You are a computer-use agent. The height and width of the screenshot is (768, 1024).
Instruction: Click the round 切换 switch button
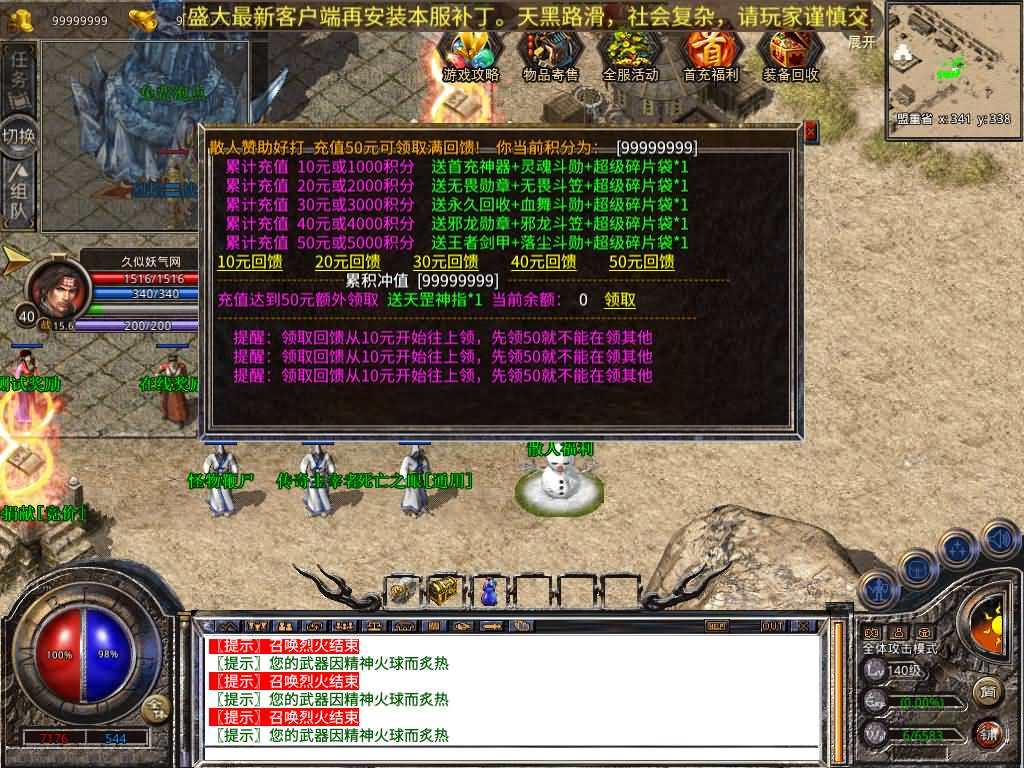point(19,135)
